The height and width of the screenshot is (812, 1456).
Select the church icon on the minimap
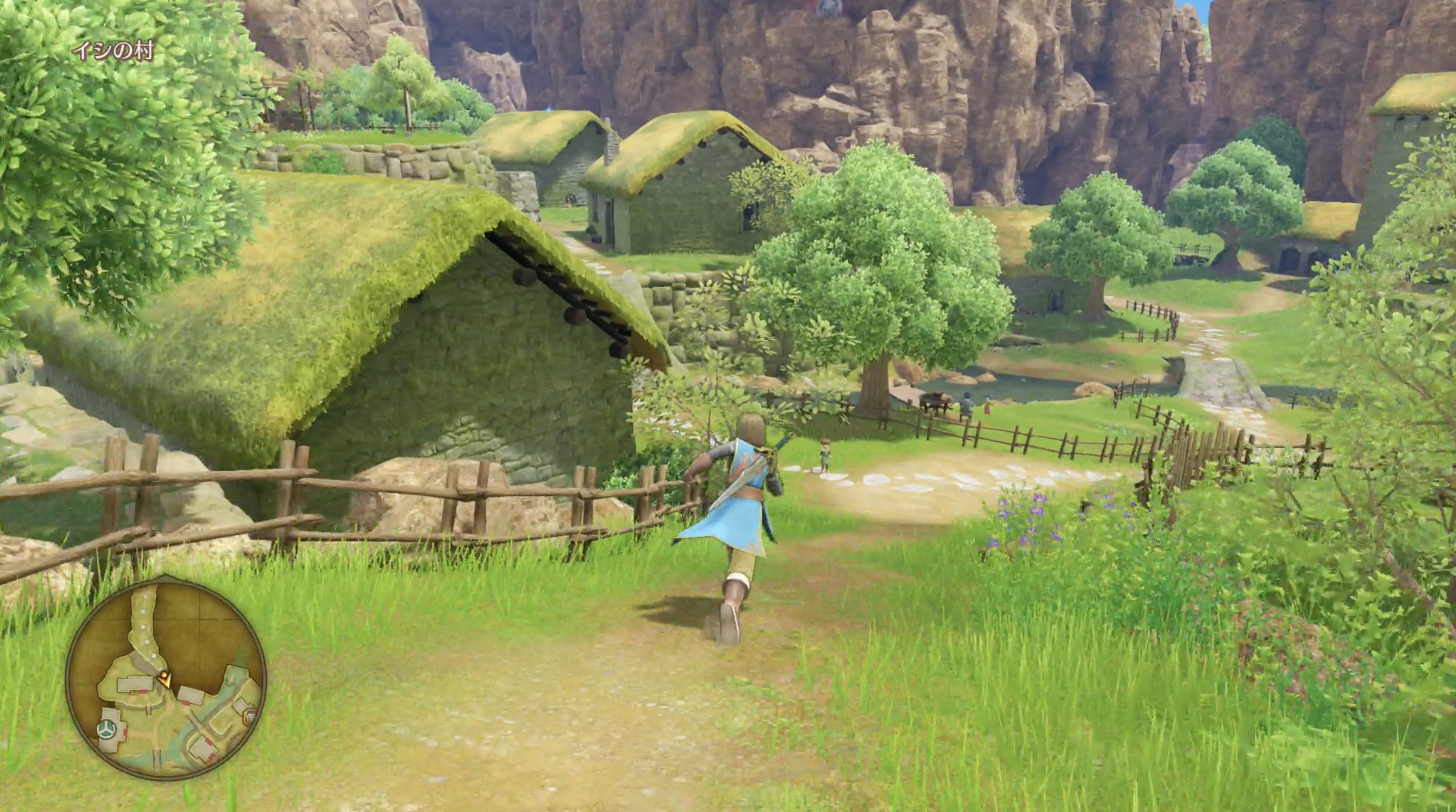[x=107, y=729]
